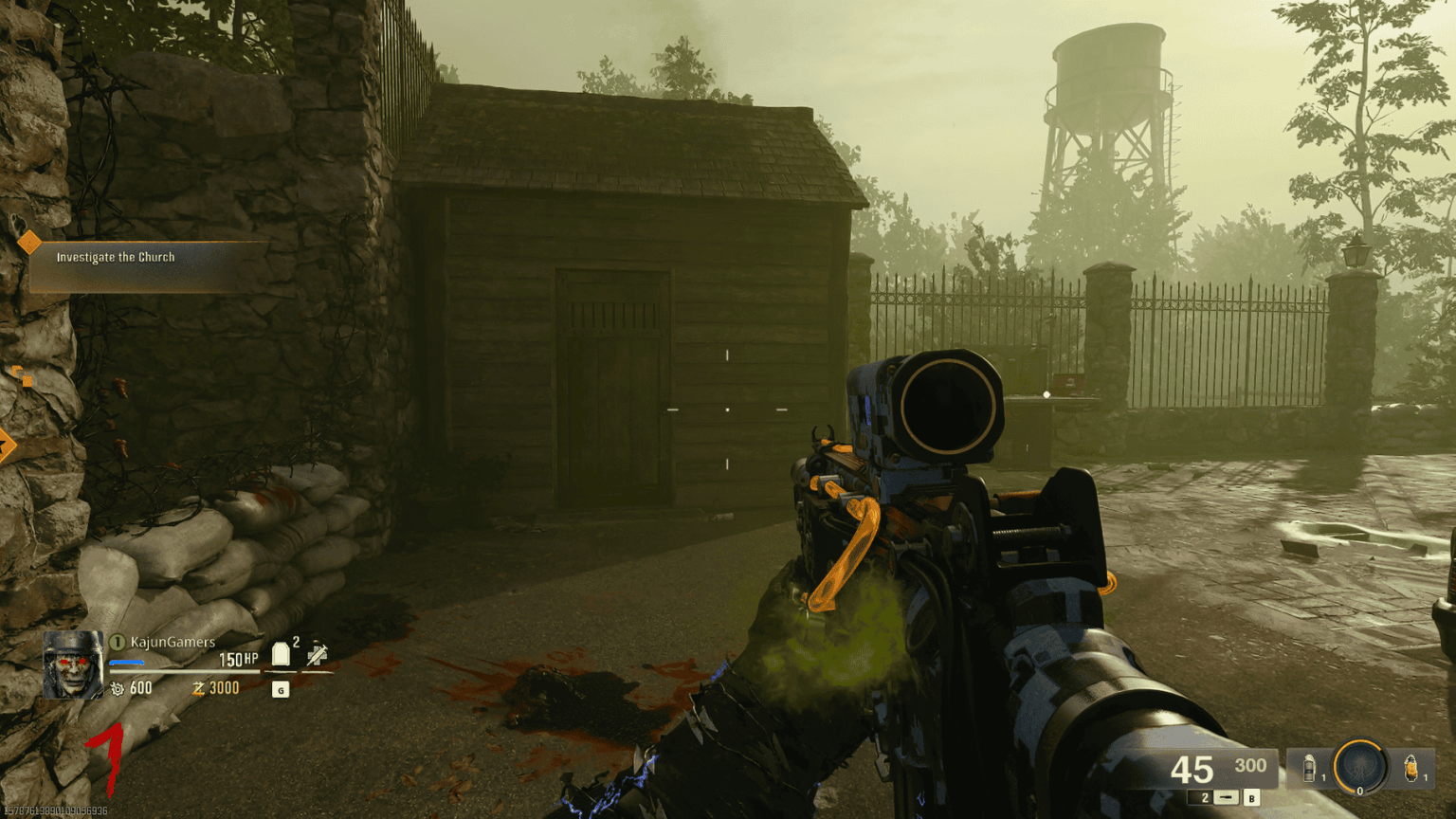The height and width of the screenshot is (819, 1456).
Task: Toggle the G grenade key prompt
Action: (x=281, y=689)
